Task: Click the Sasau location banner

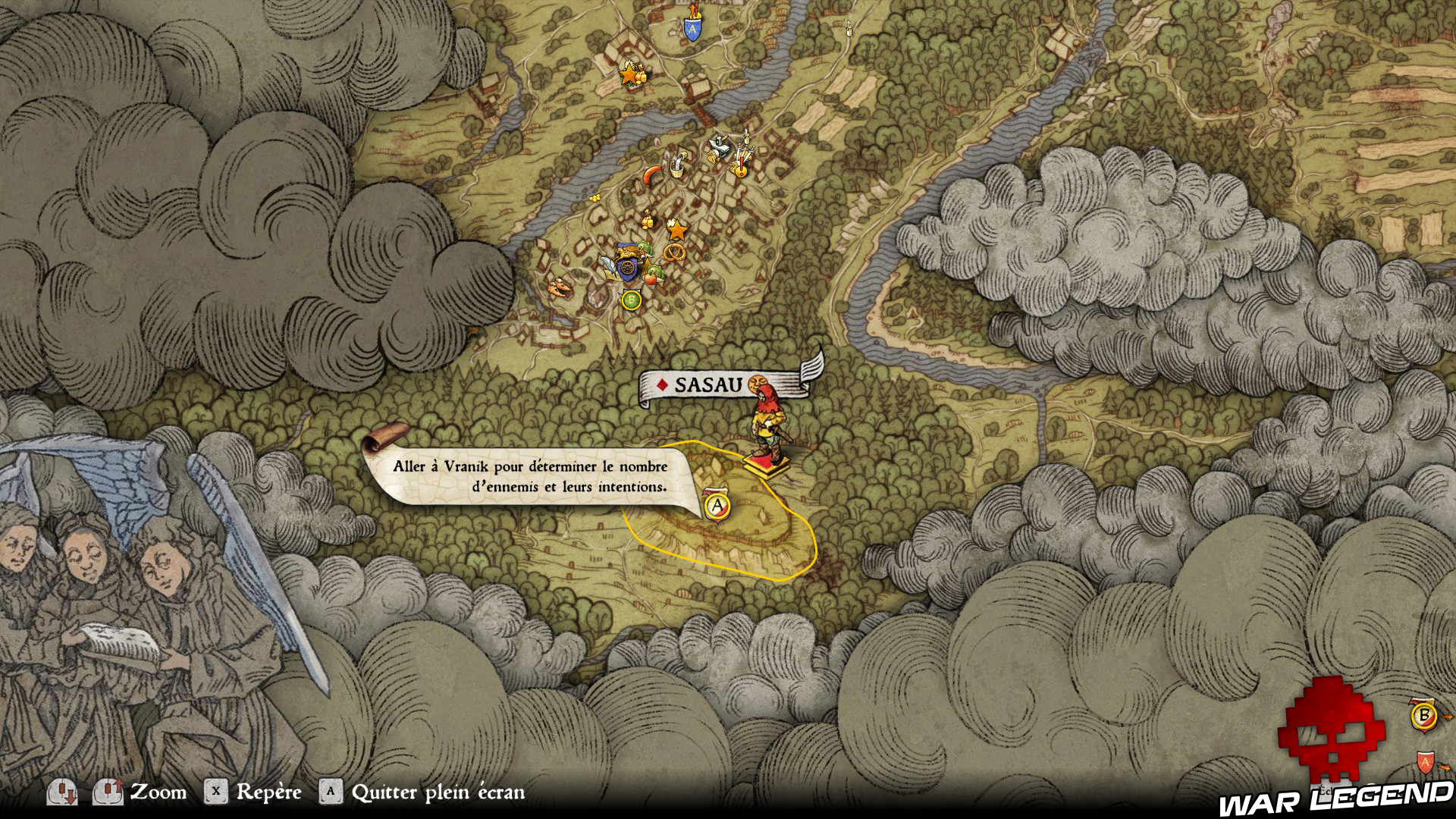Action: (x=708, y=384)
